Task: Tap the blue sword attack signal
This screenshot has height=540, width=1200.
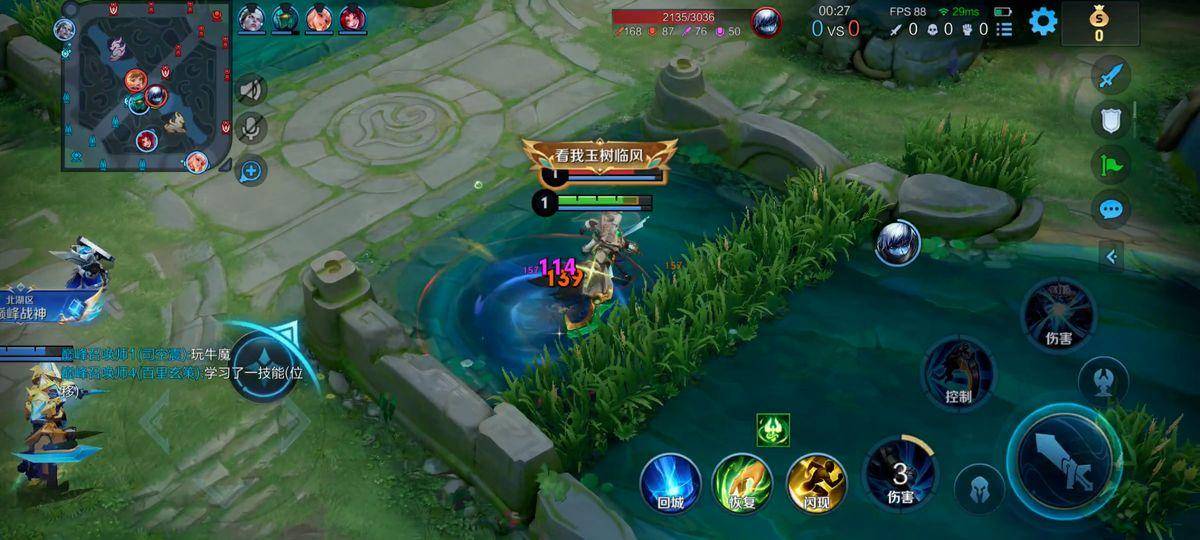Action: pos(1112,74)
